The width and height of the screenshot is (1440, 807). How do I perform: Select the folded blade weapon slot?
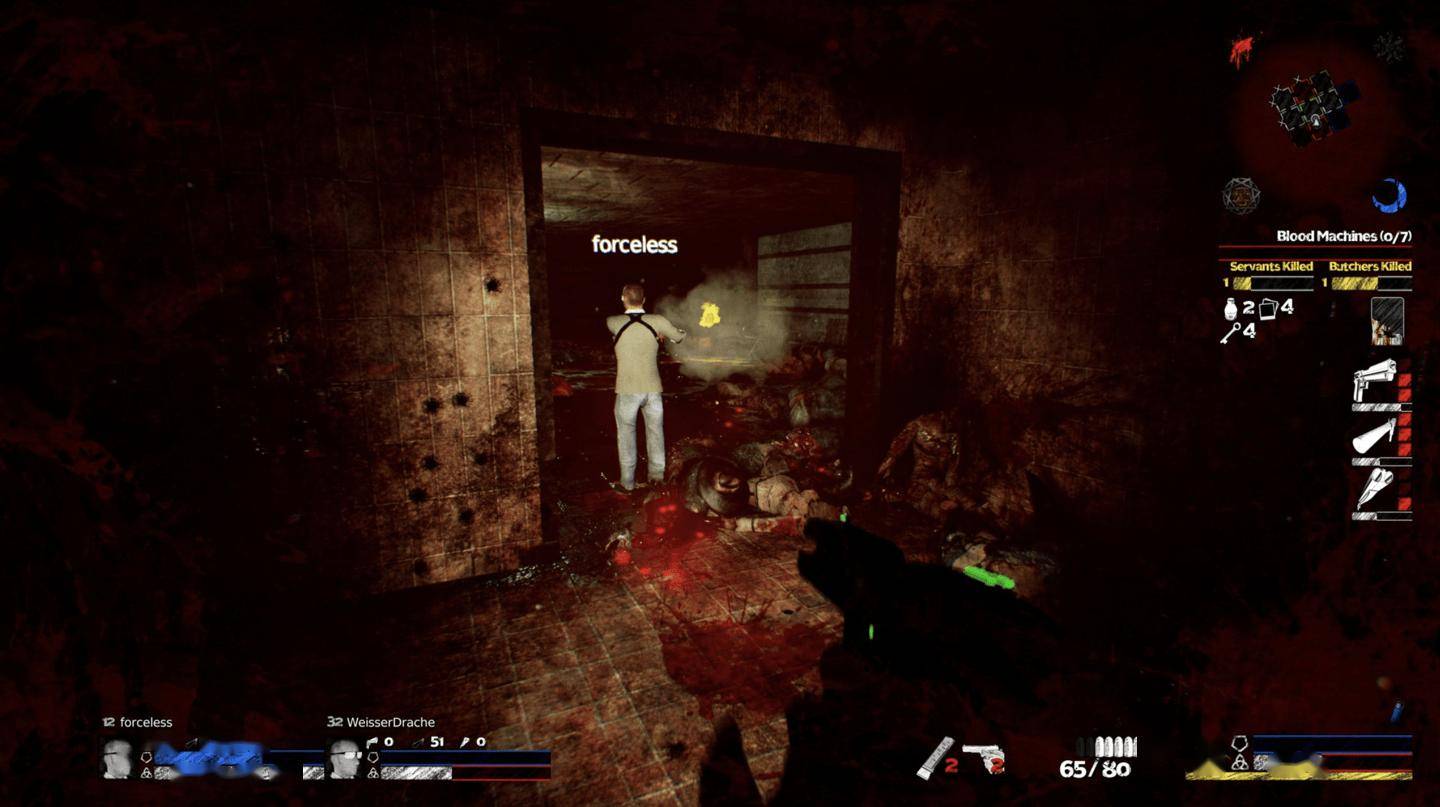(1374, 490)
